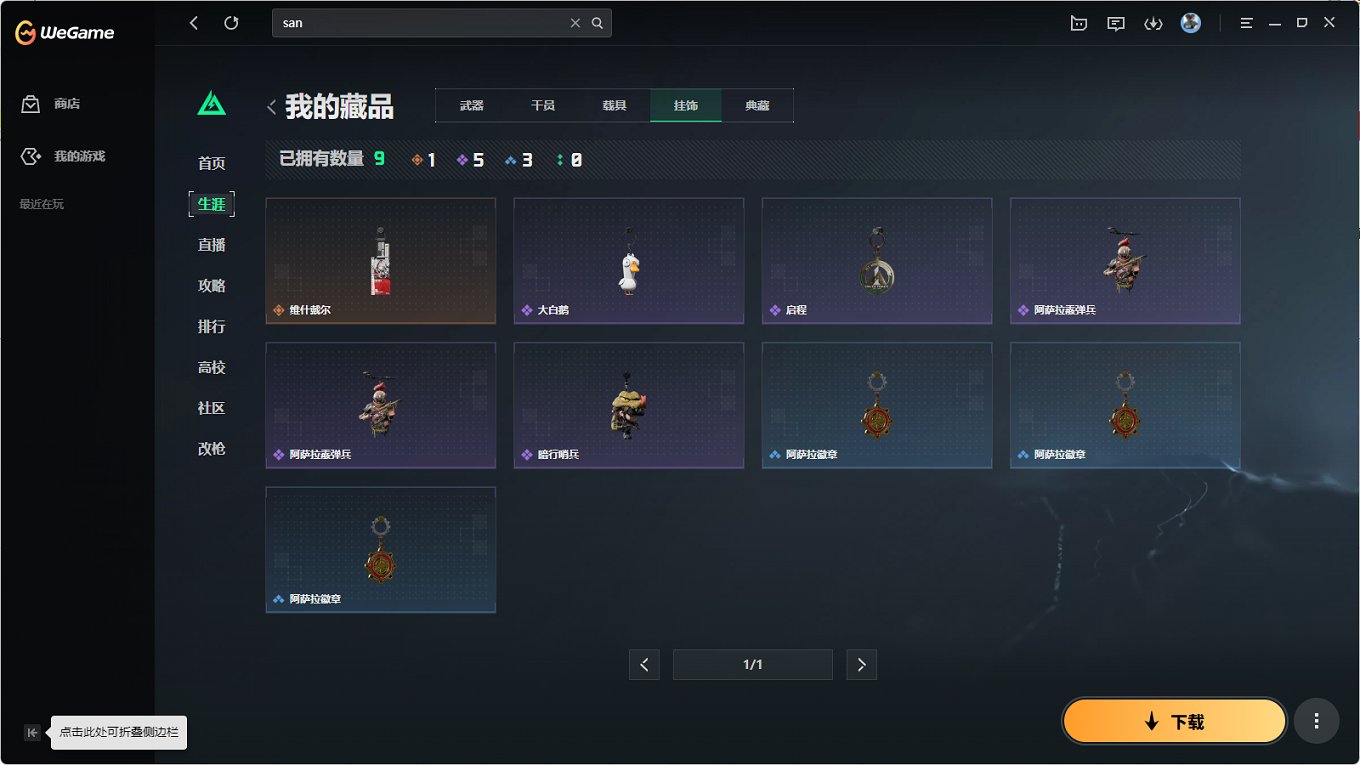Screen dimensions: 1360x765
Task: Open your profile avatar in the title bar
Action: [x=1190, y=22]
